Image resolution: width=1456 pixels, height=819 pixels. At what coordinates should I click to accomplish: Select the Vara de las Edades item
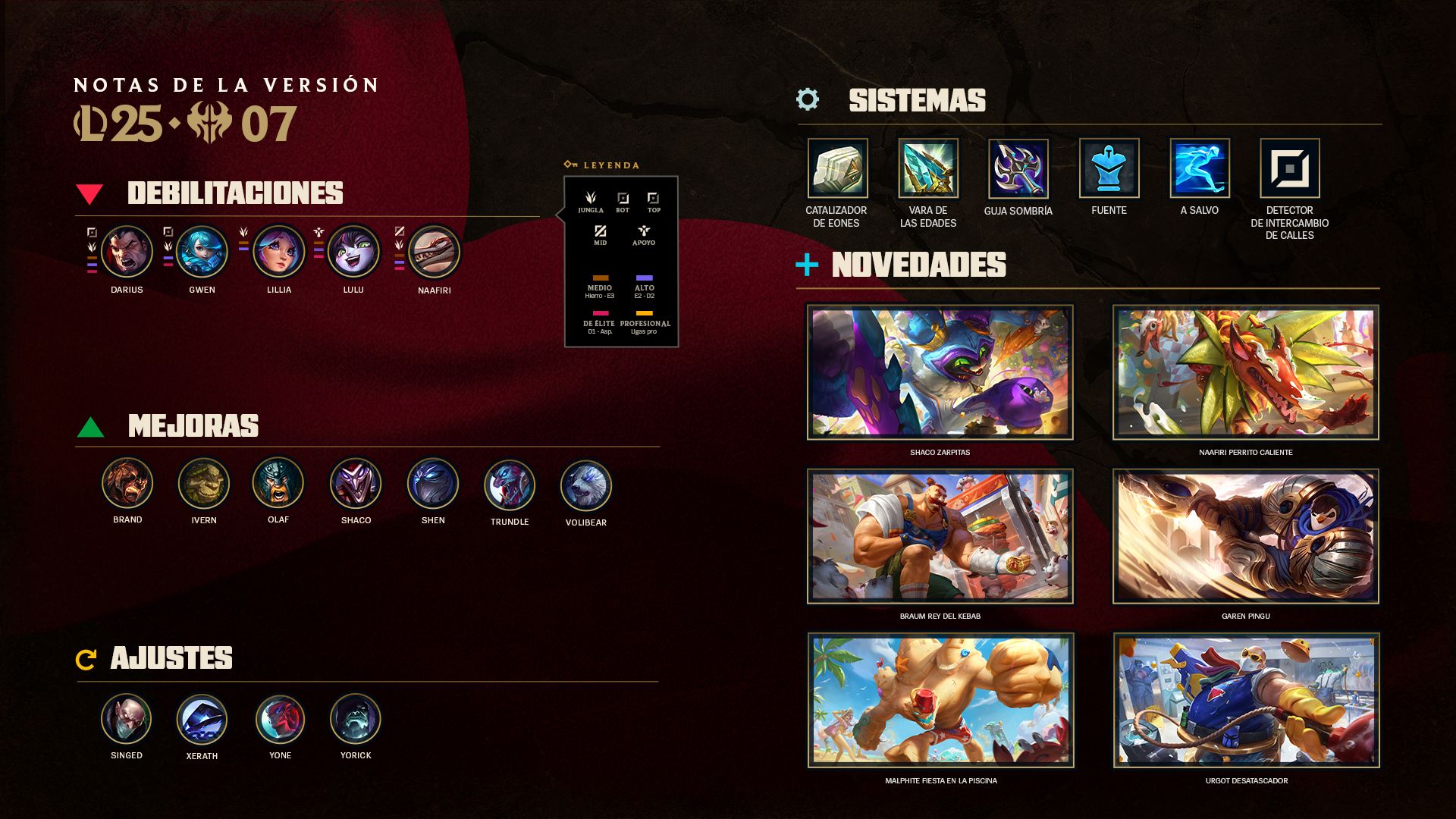927,168
